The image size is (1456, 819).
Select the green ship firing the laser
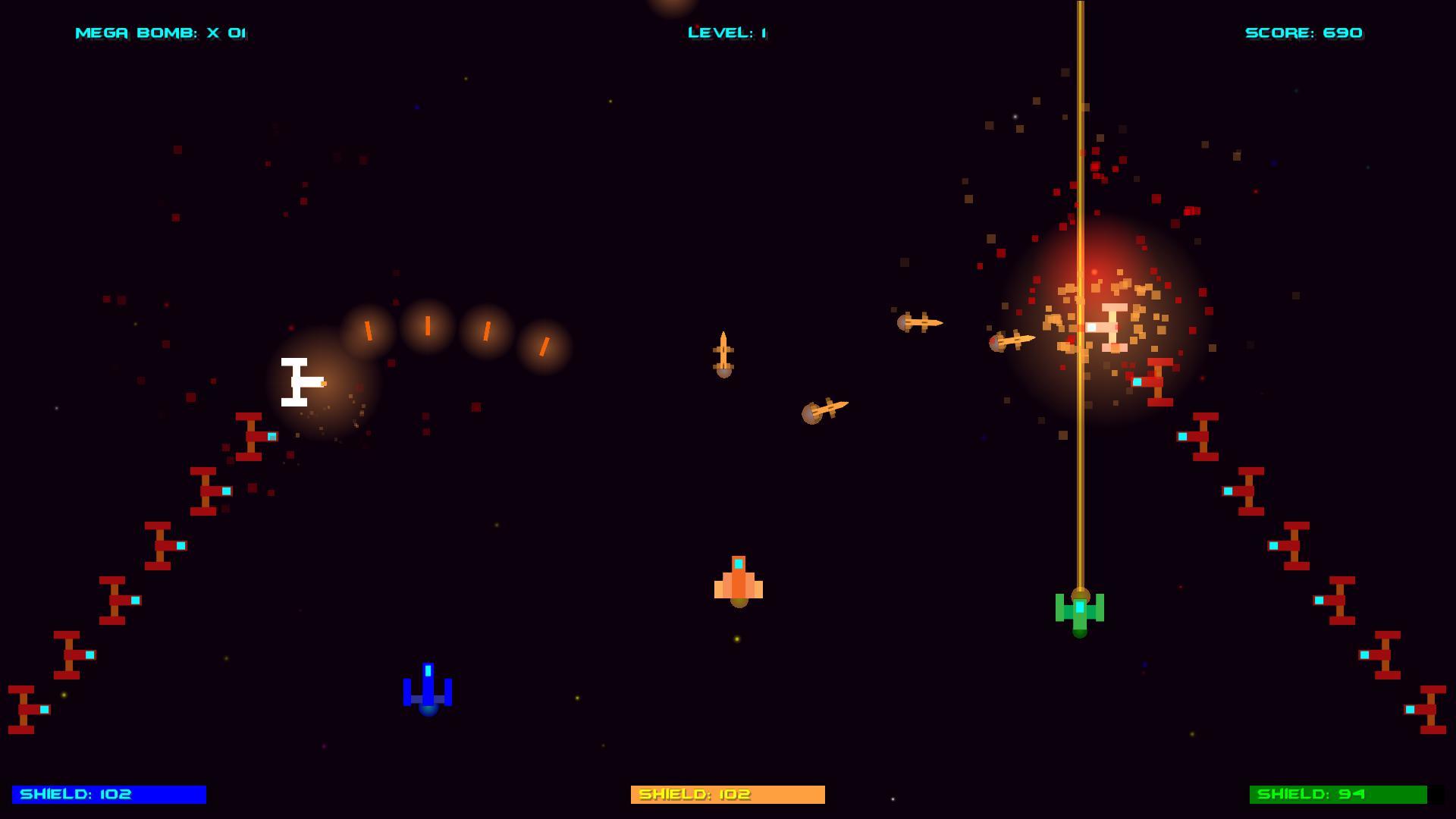[x=1080, y=614]
